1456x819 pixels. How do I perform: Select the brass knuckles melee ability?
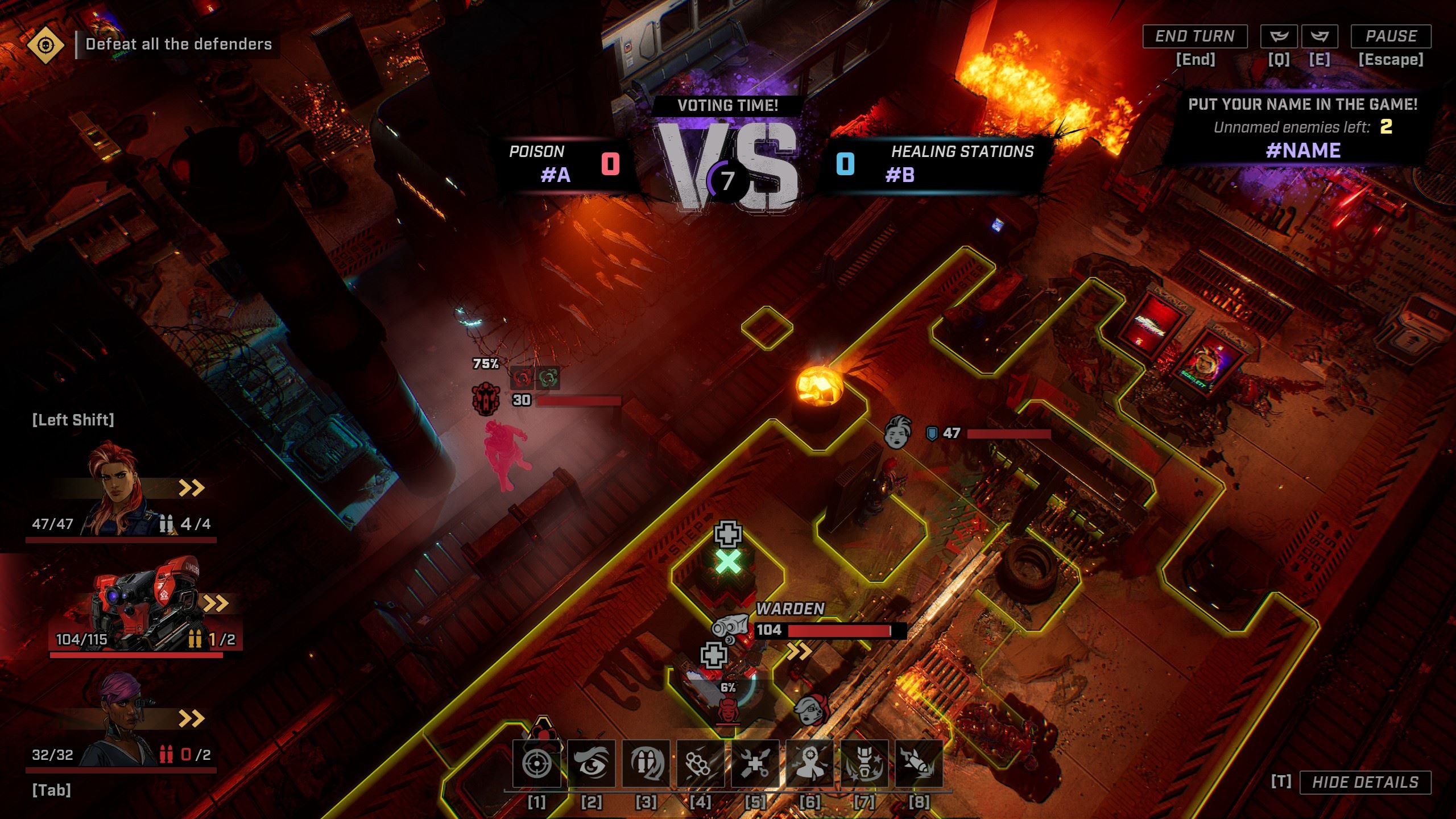coord(700,763)
